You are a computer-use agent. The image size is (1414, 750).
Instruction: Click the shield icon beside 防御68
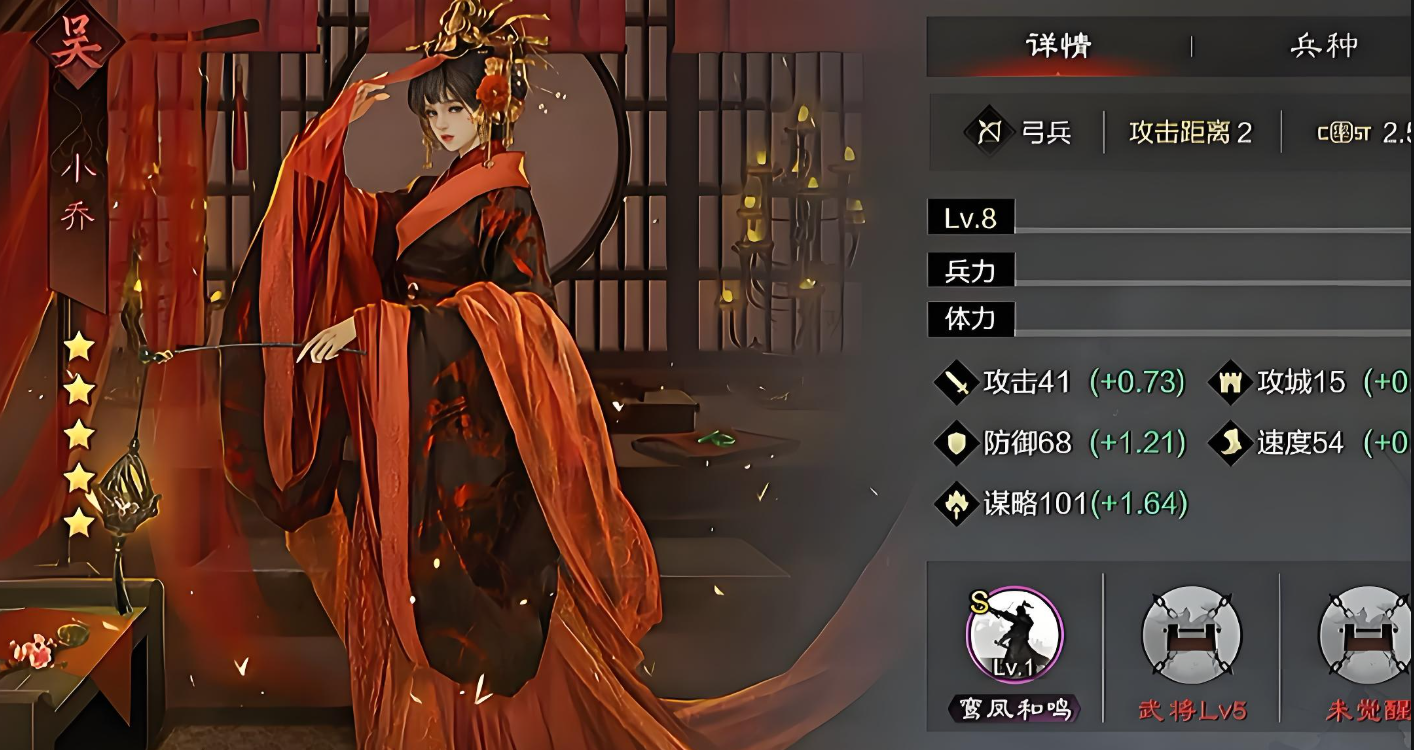(957, 442)
